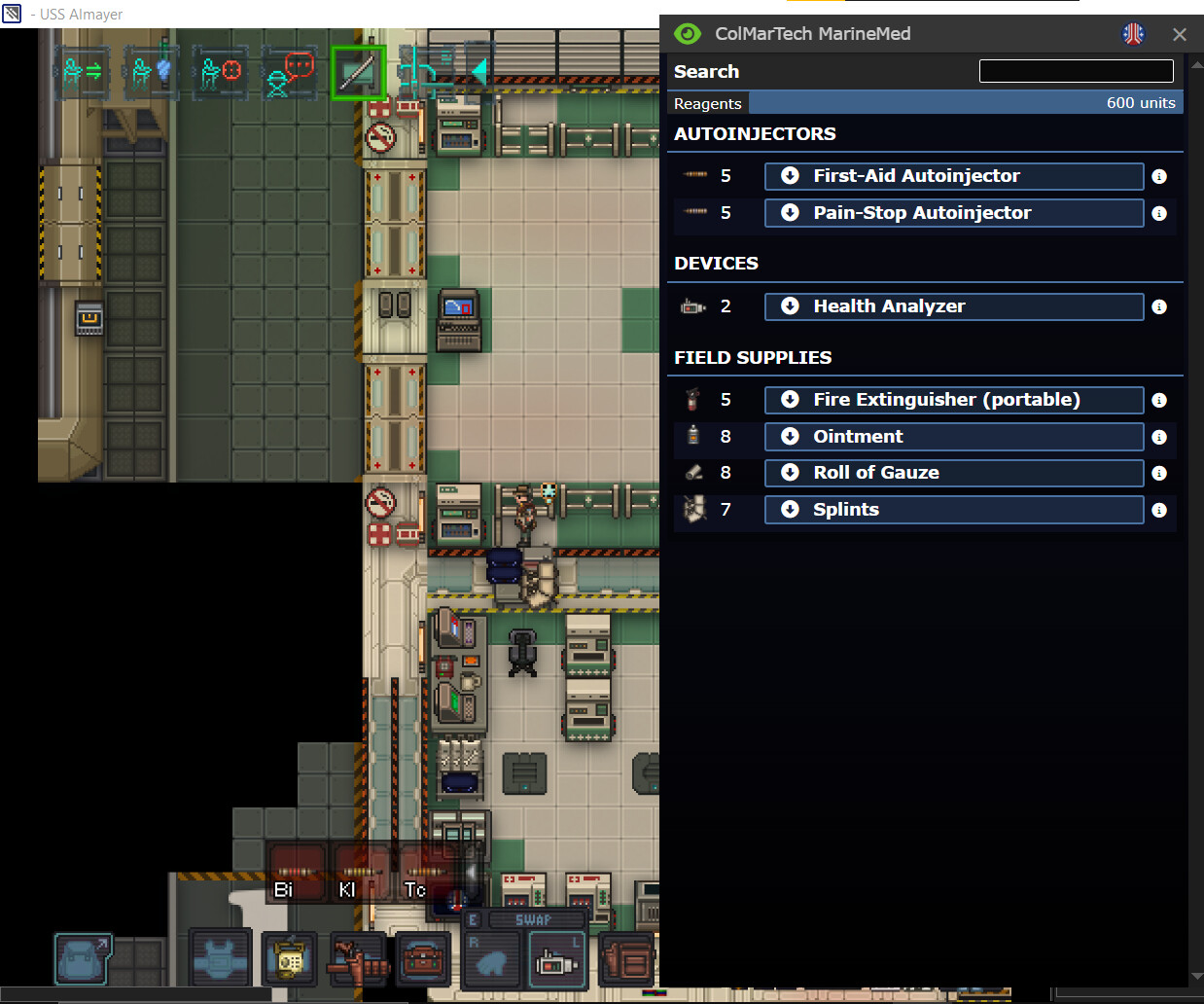Click the flag icon in vendor title bar
The width and height of the screenshot is (1204, 1004).
[x=1133, y=34]
